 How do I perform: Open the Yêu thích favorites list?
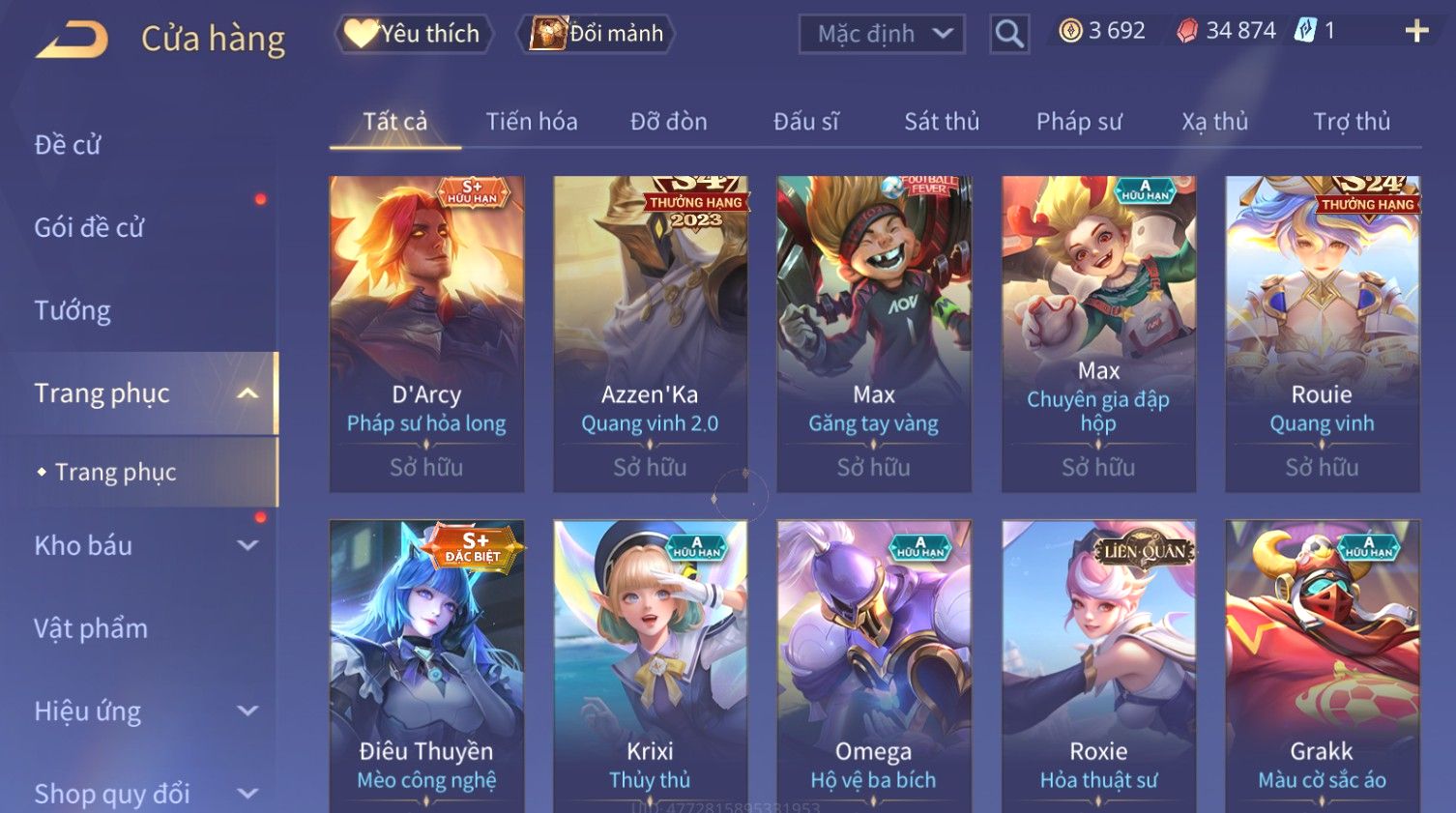pos(414,34)
